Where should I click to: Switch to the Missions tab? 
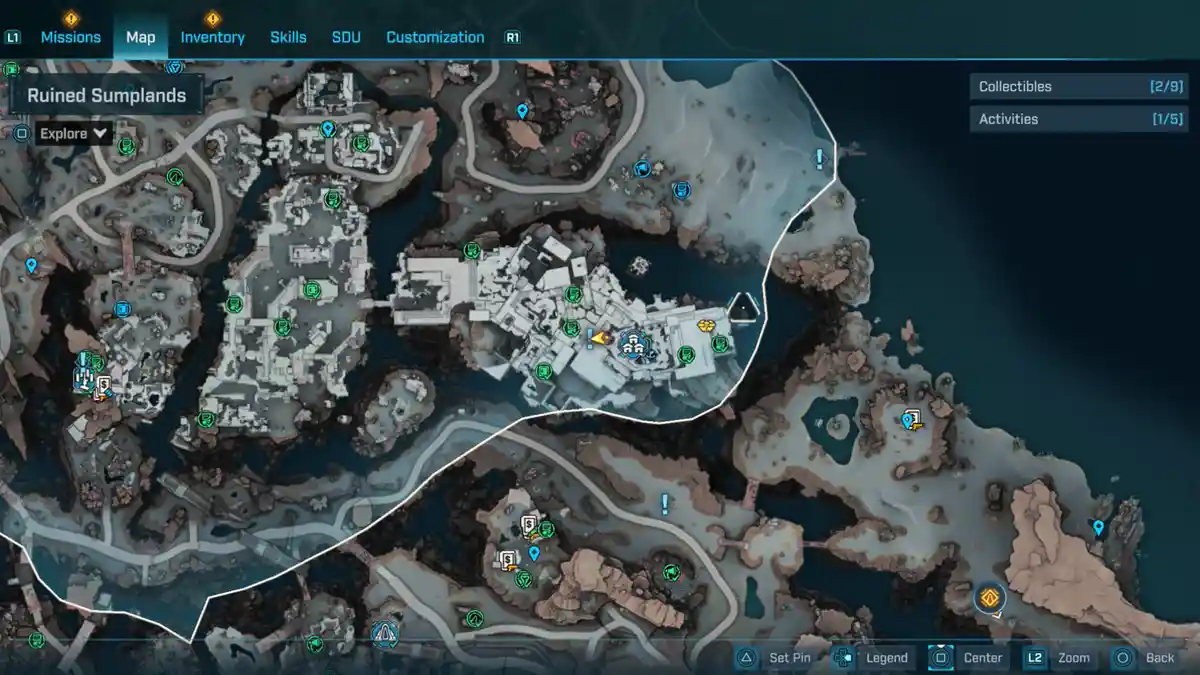(70, 37)
